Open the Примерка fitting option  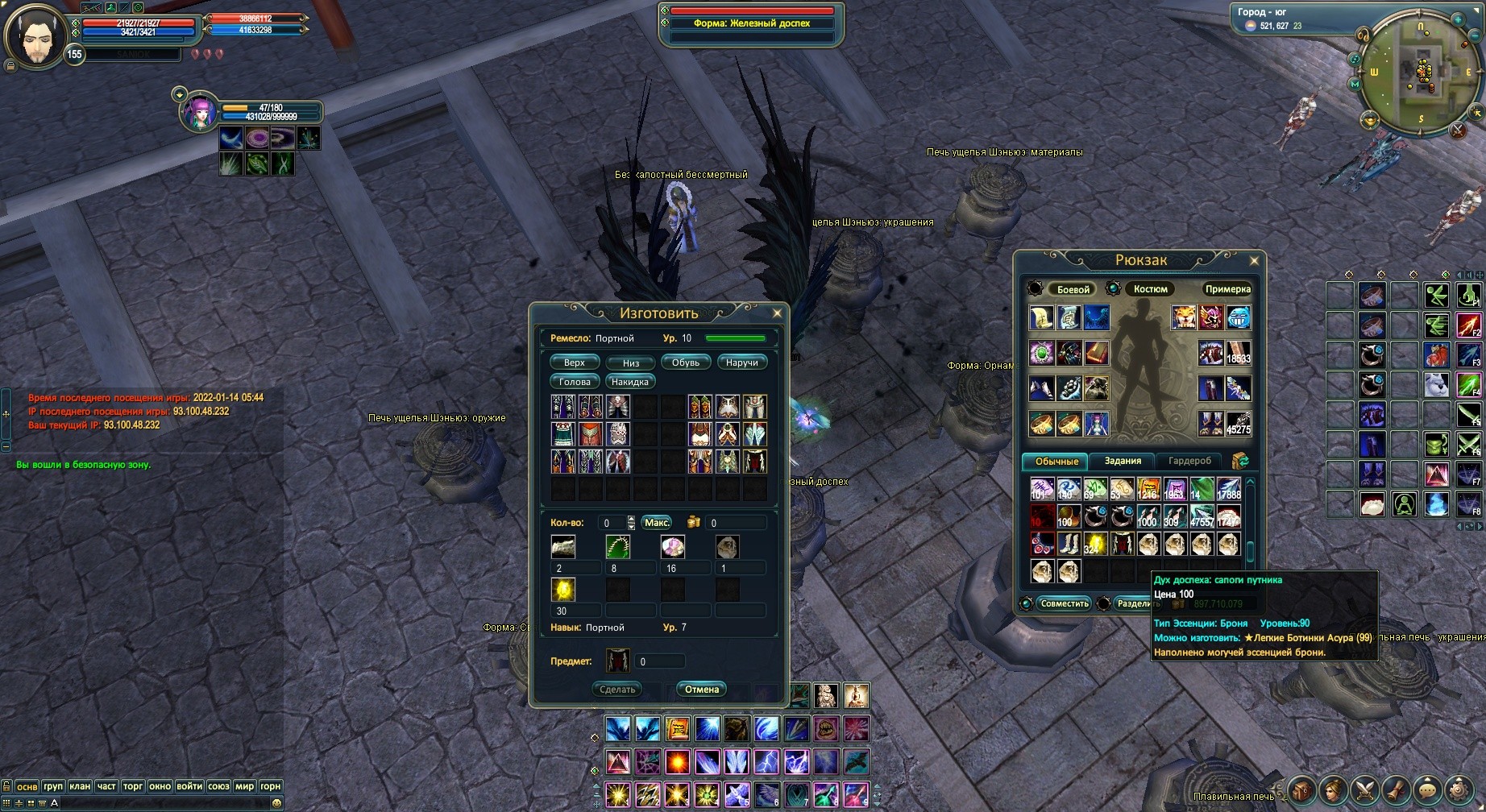click(x=1227, y=289)
